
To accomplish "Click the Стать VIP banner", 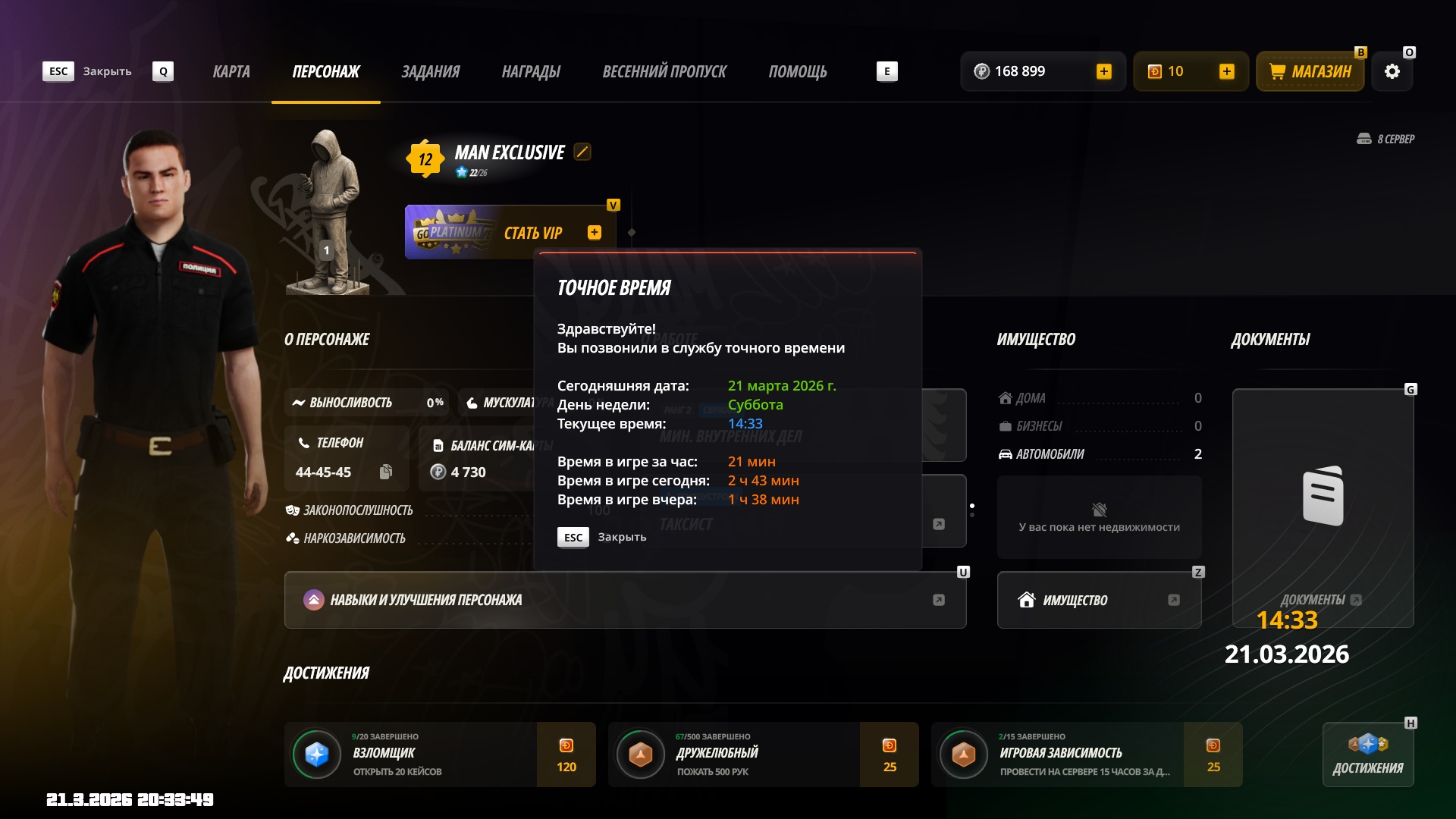I will [x=508, y=233].
